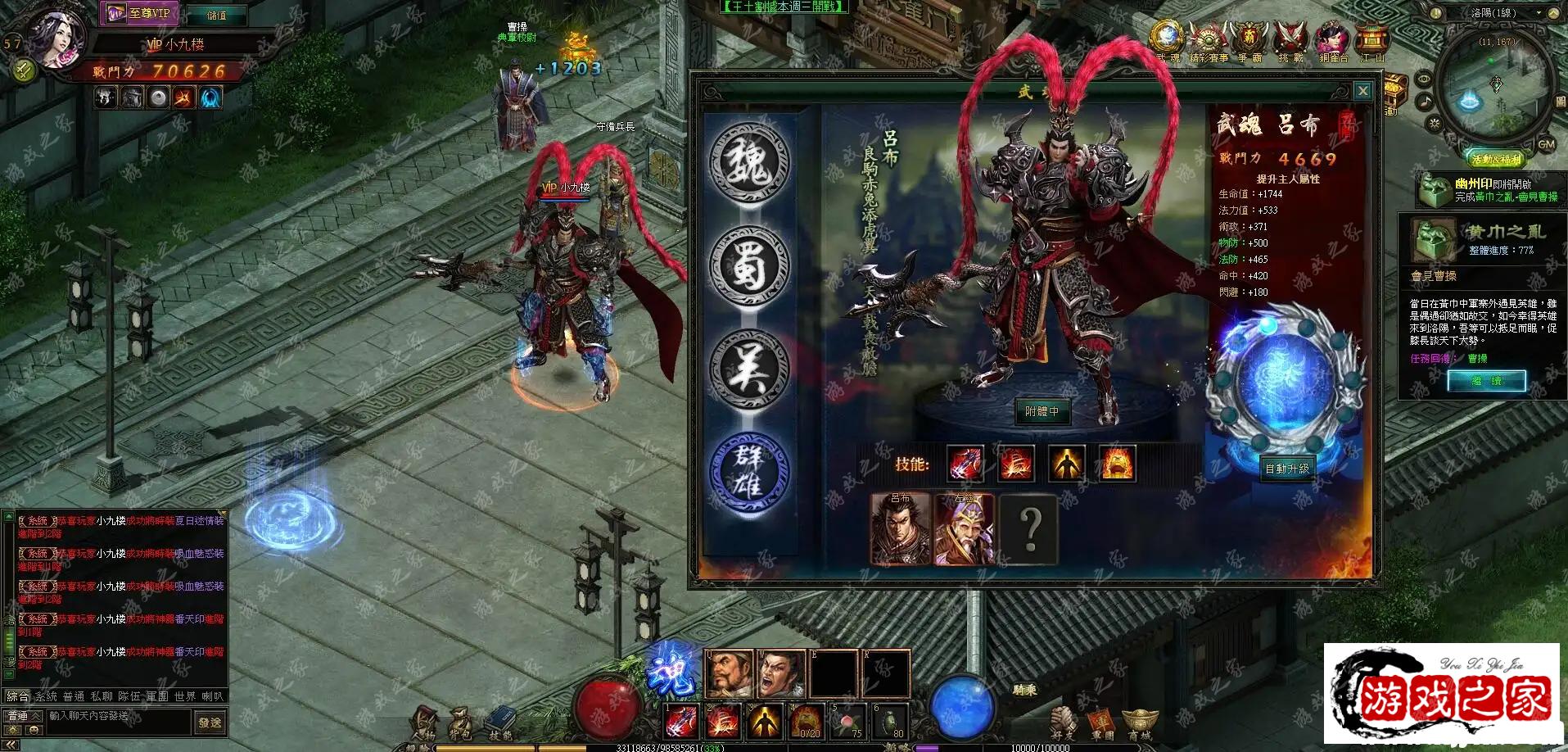Use the peach item in slot 5
The image size is (1568, 752).
click(847, 721)
